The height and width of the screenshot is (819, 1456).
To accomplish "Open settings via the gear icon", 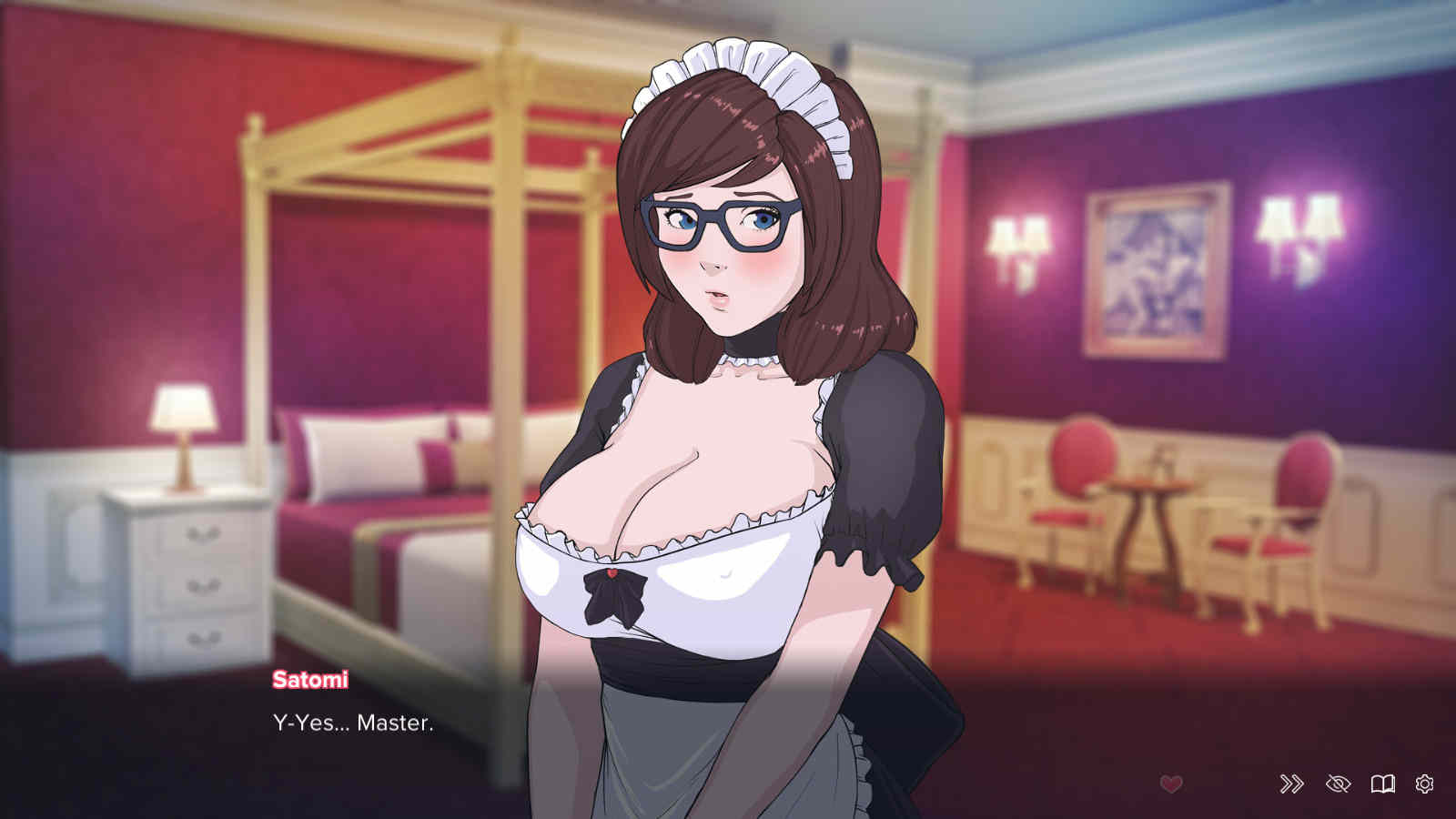I will (x=1424, y=784).
